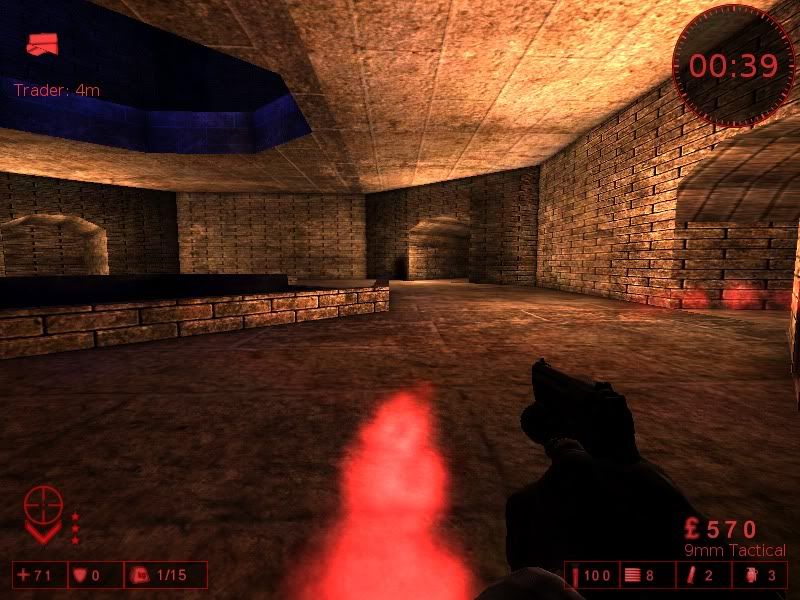This screenshot has height=600, width=800.
Task: Select the red trader direction arrow
Action: (42, 43)
